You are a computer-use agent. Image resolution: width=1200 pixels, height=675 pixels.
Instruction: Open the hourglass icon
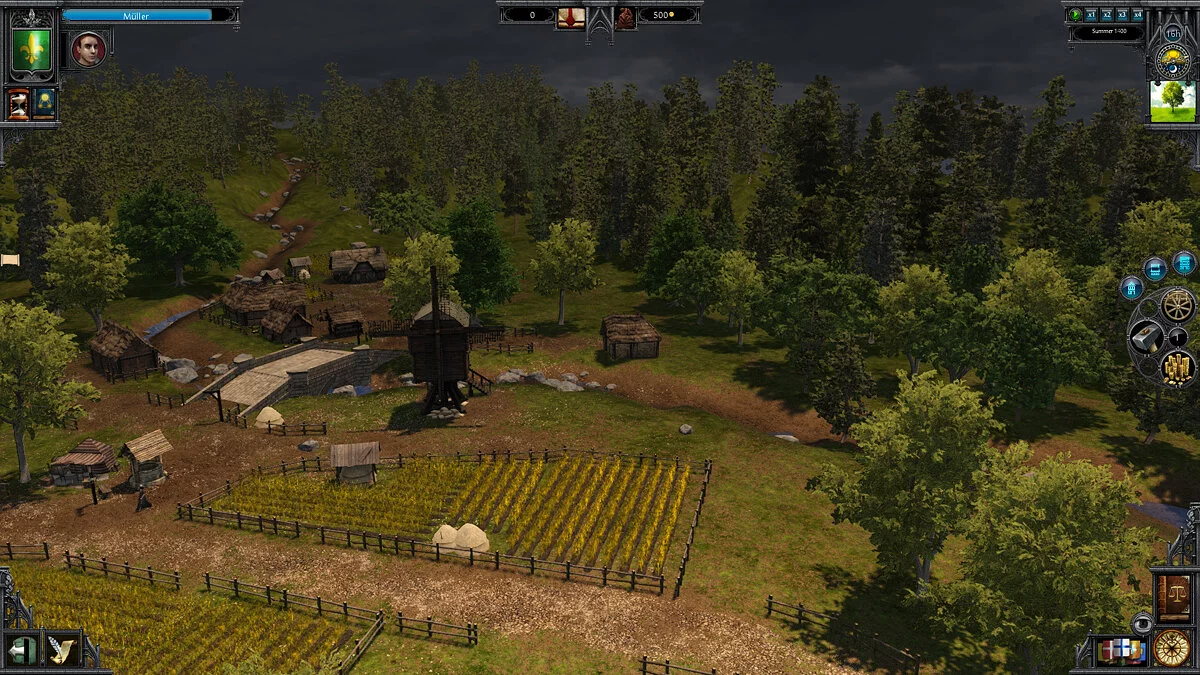pos(19,104)
